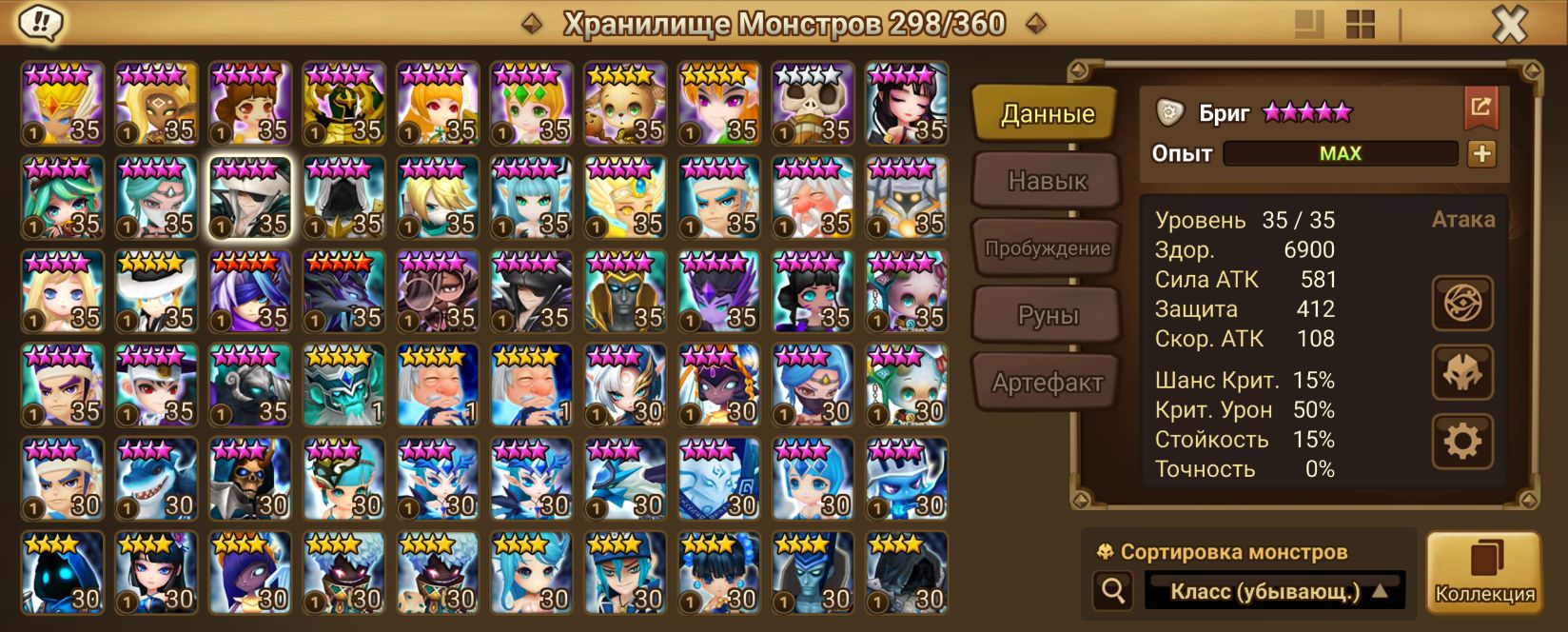
Task: Switch to the Руны tab
Action: 1047,315
